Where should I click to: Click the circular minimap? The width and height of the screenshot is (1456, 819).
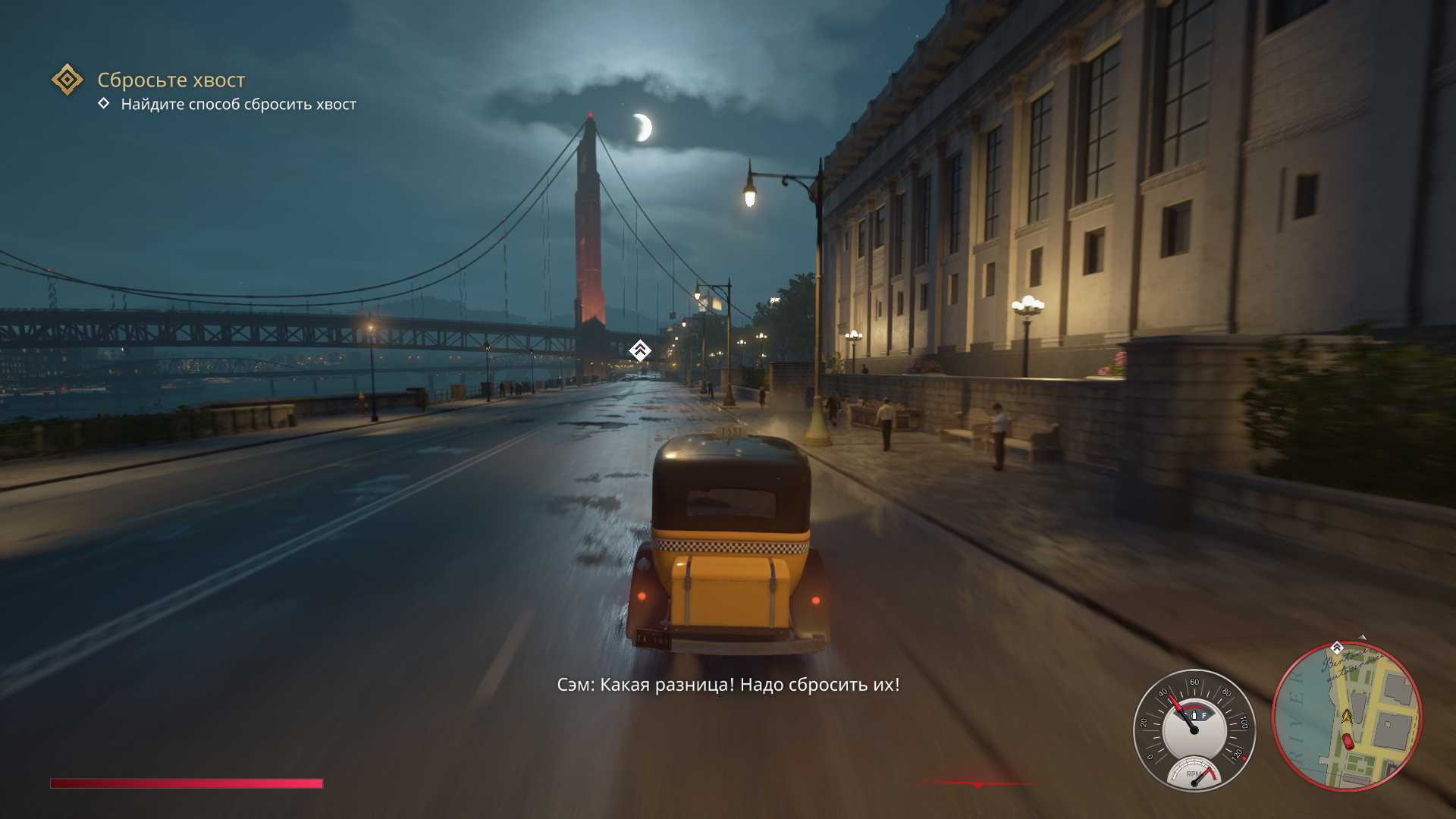click(1346, 717)
